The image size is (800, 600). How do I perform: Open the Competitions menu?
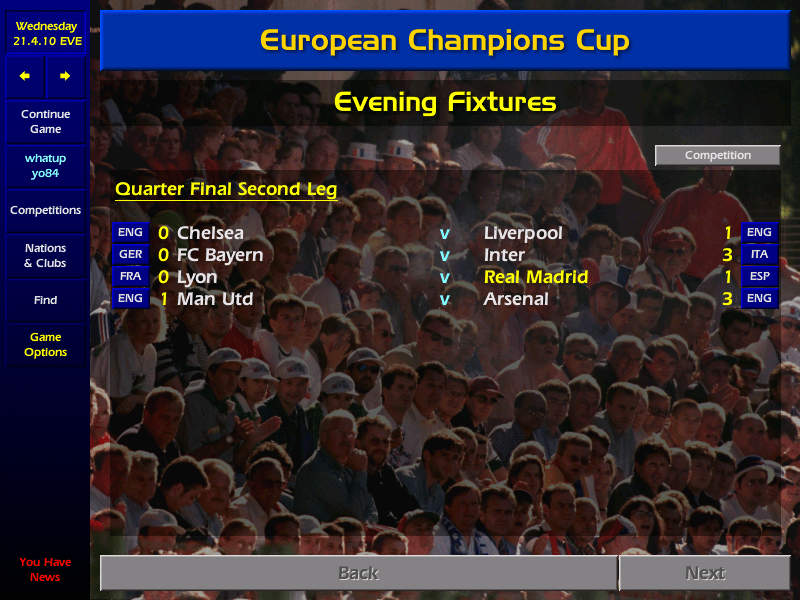45,211
